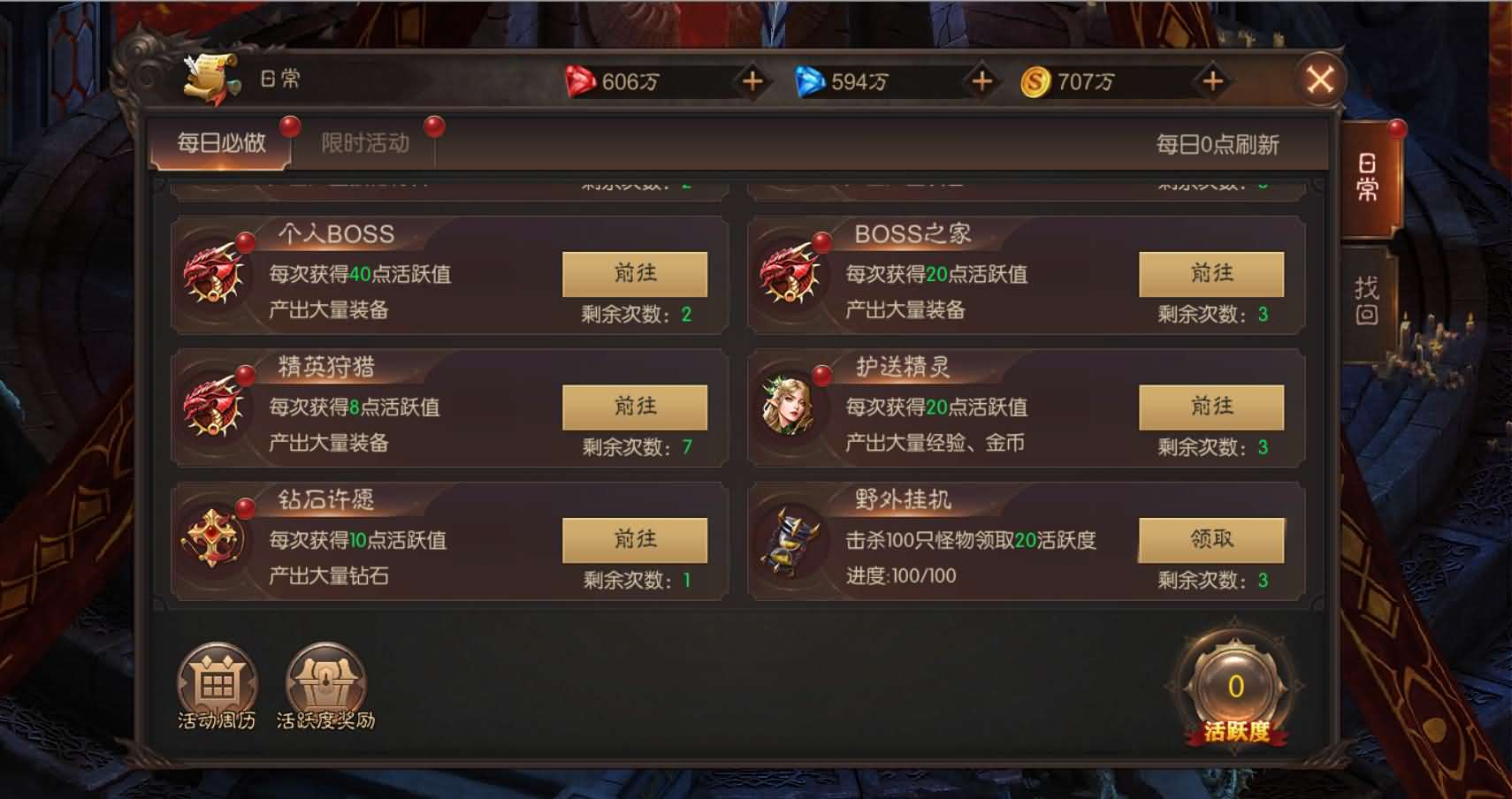Click the 野外挂机 knight icon

791,541
